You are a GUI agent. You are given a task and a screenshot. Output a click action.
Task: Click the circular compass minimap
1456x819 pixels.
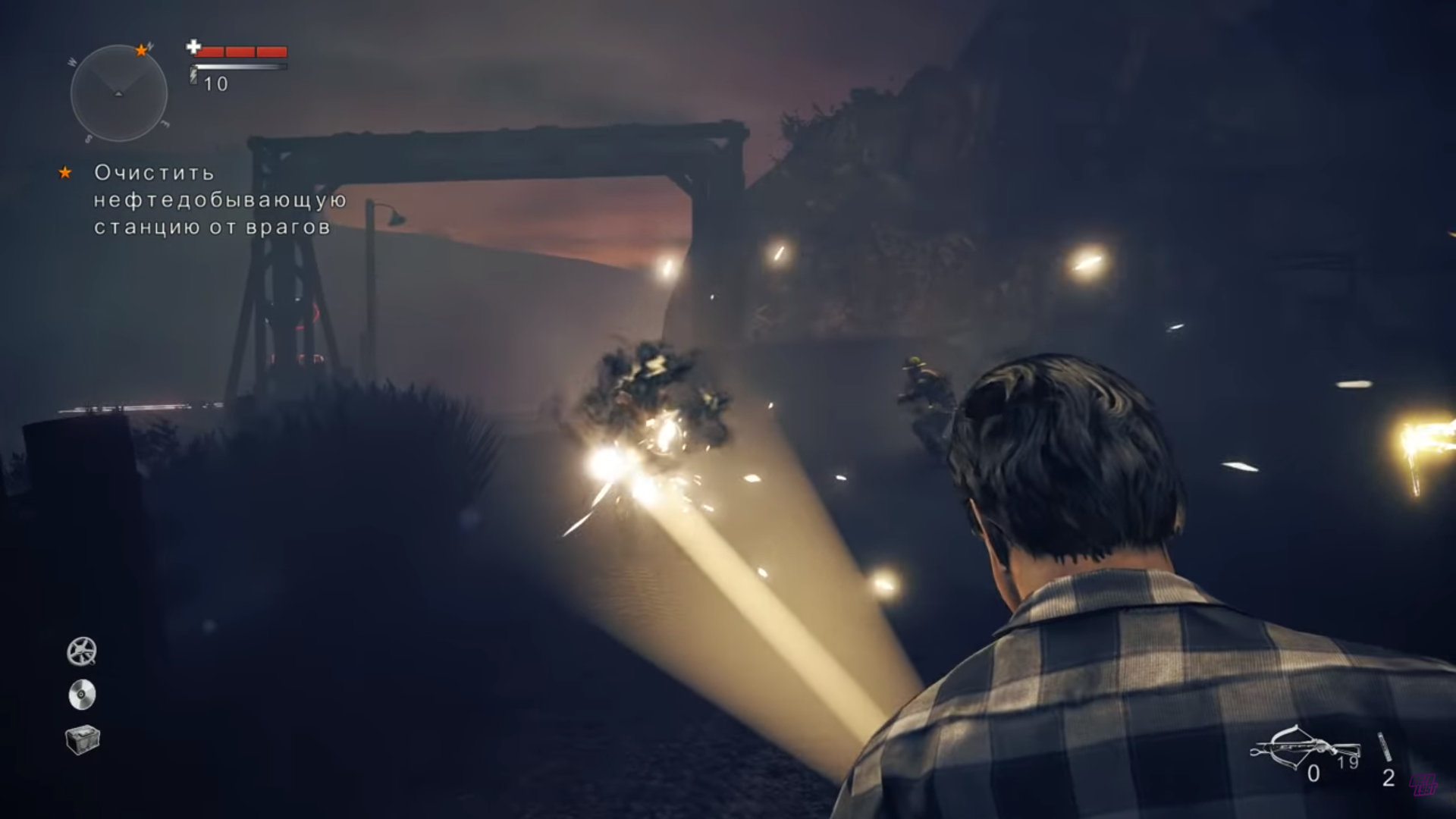tap(118, 93)
